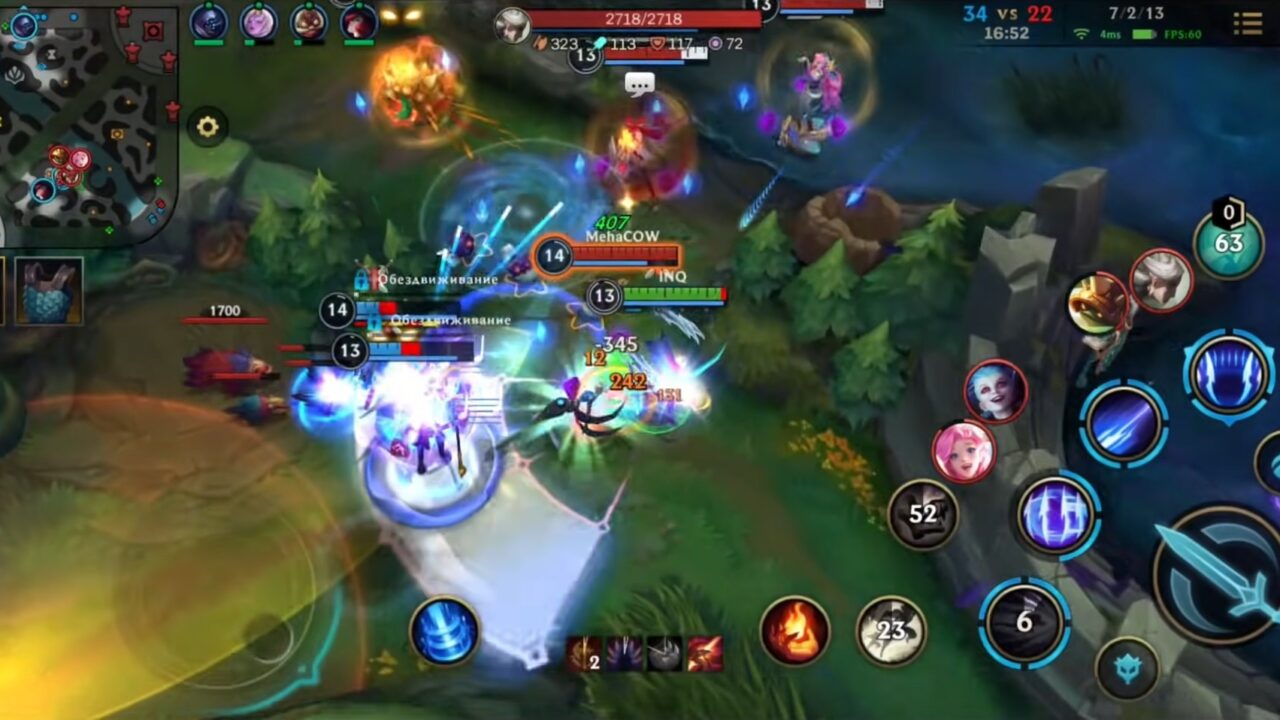Activate the Ignite flame spell

(796, 630)
